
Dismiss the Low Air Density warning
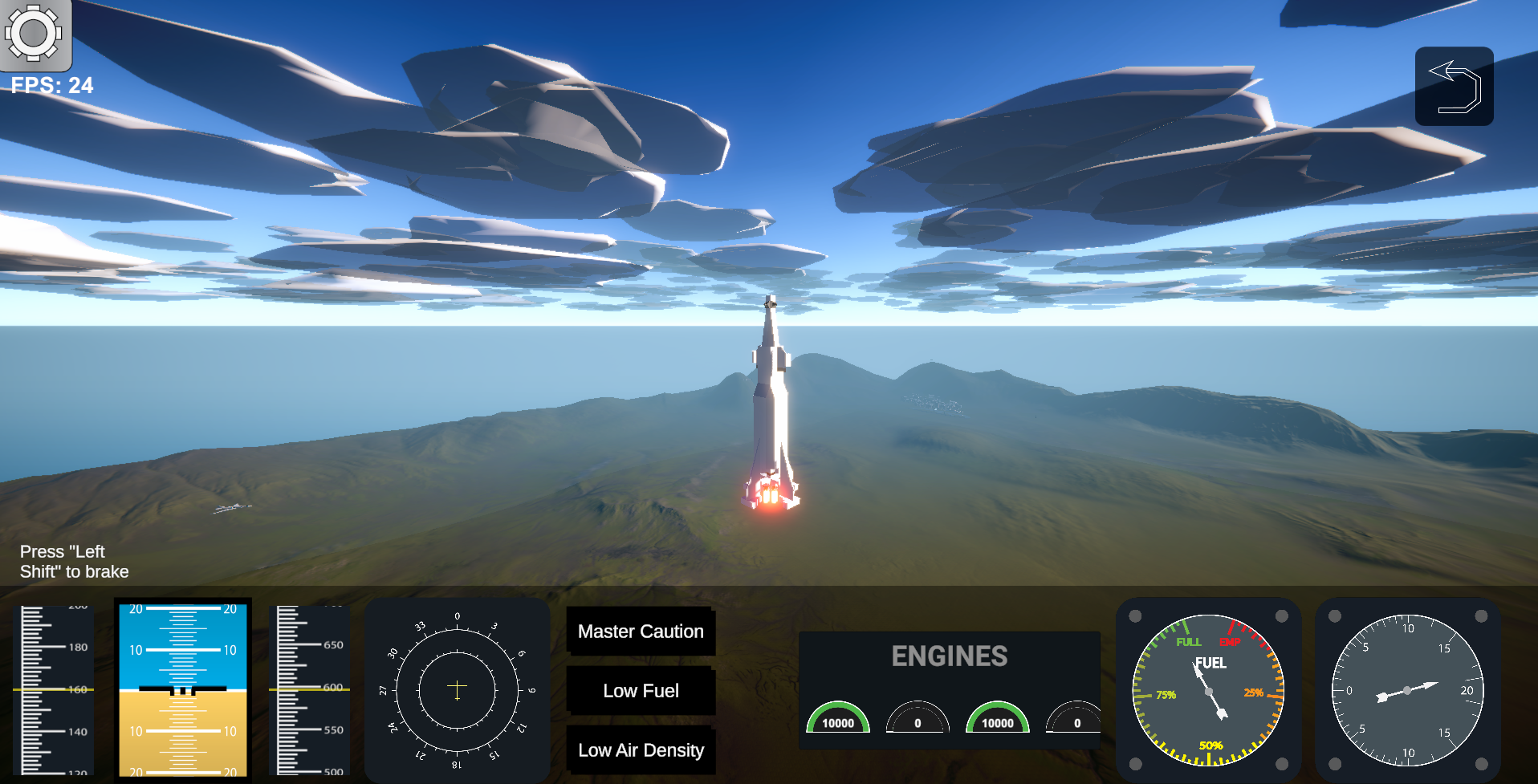[641, 750]
